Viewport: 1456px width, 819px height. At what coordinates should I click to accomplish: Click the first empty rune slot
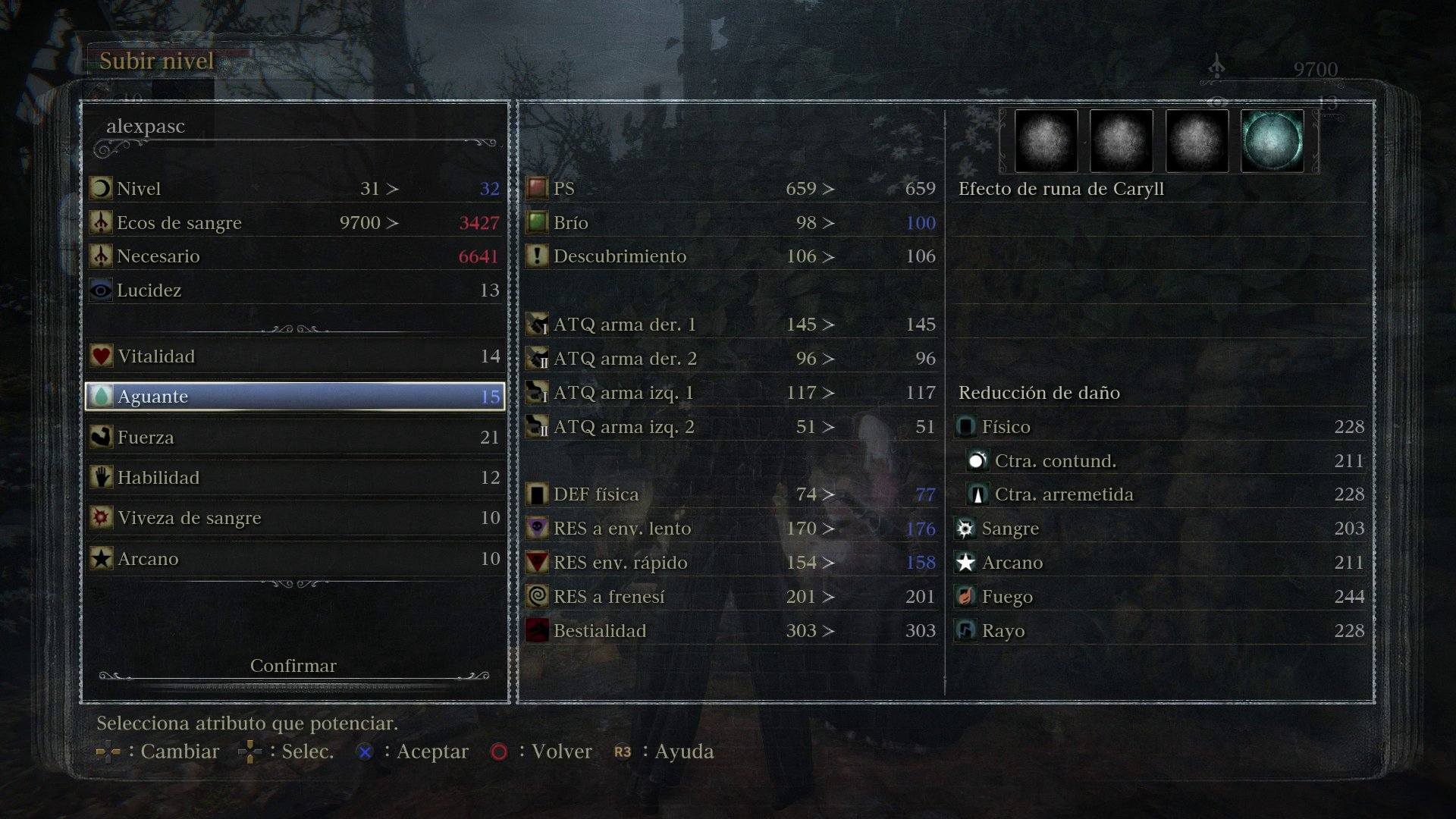tap(1045, 140)
